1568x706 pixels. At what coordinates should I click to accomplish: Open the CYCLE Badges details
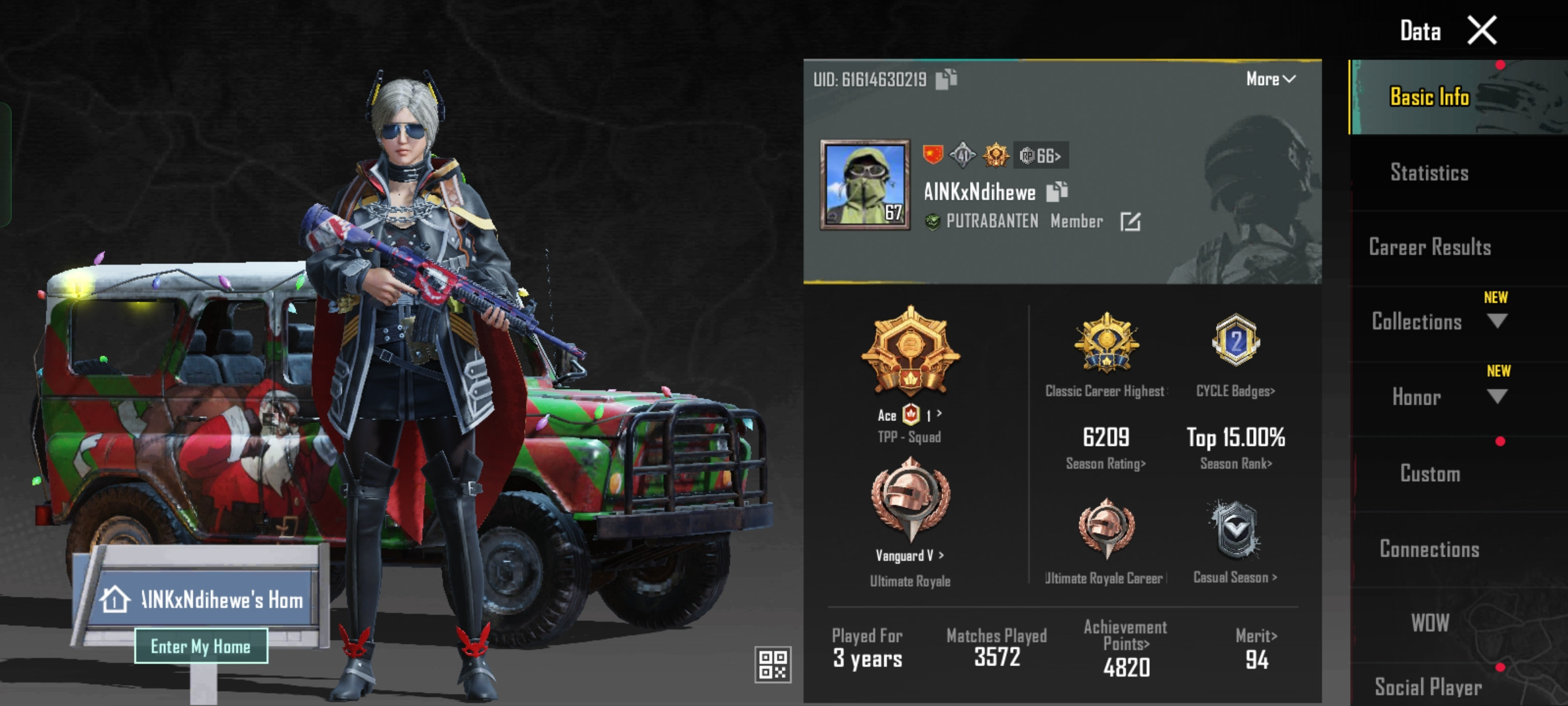(x=1235, y=391)
